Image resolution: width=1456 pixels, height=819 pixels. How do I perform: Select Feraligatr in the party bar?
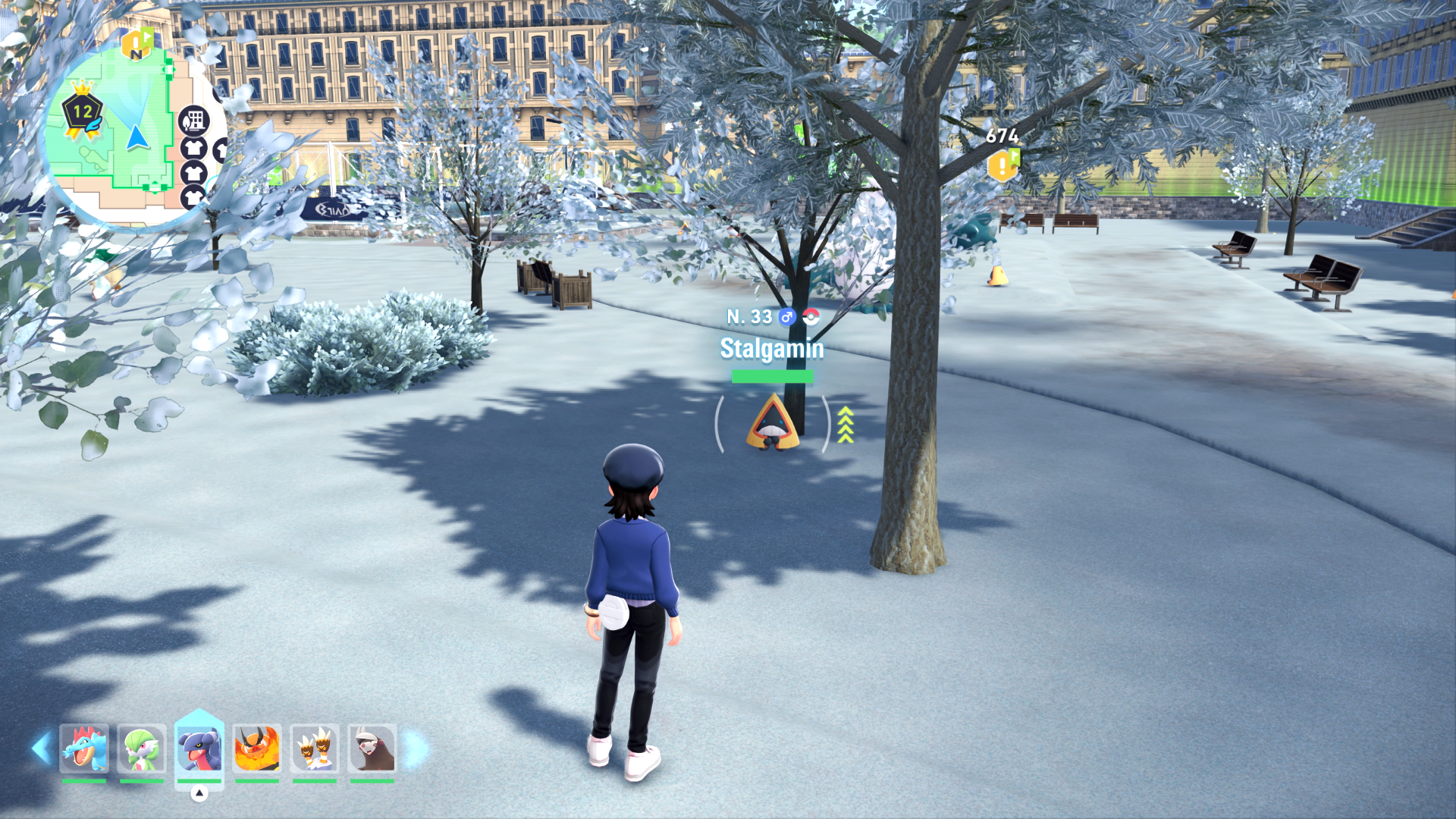[x=84, y=749]
